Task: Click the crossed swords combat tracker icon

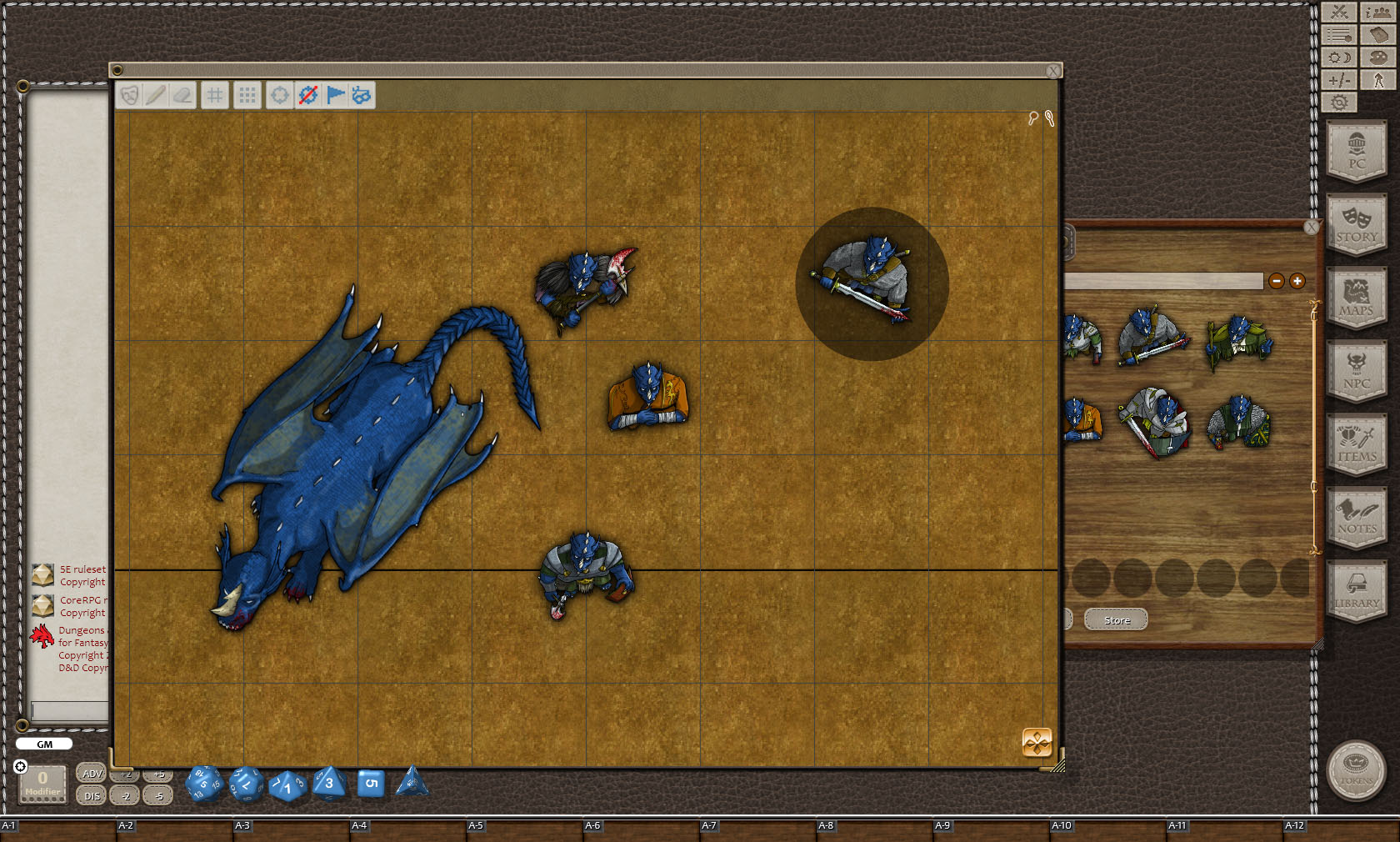Action: (x=1337, y=13)
